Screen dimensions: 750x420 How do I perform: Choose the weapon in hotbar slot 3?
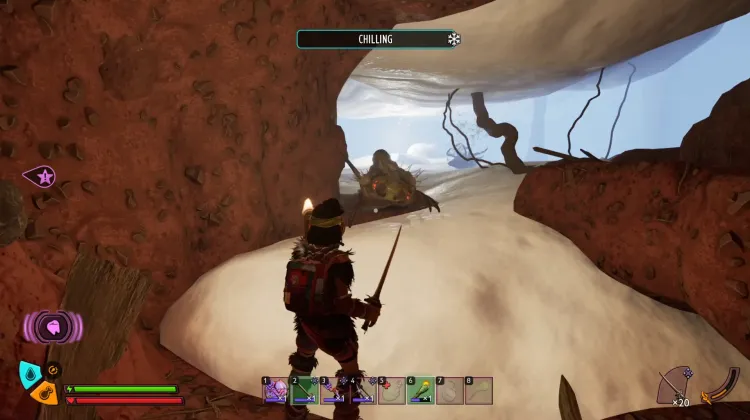click(333, 390)
